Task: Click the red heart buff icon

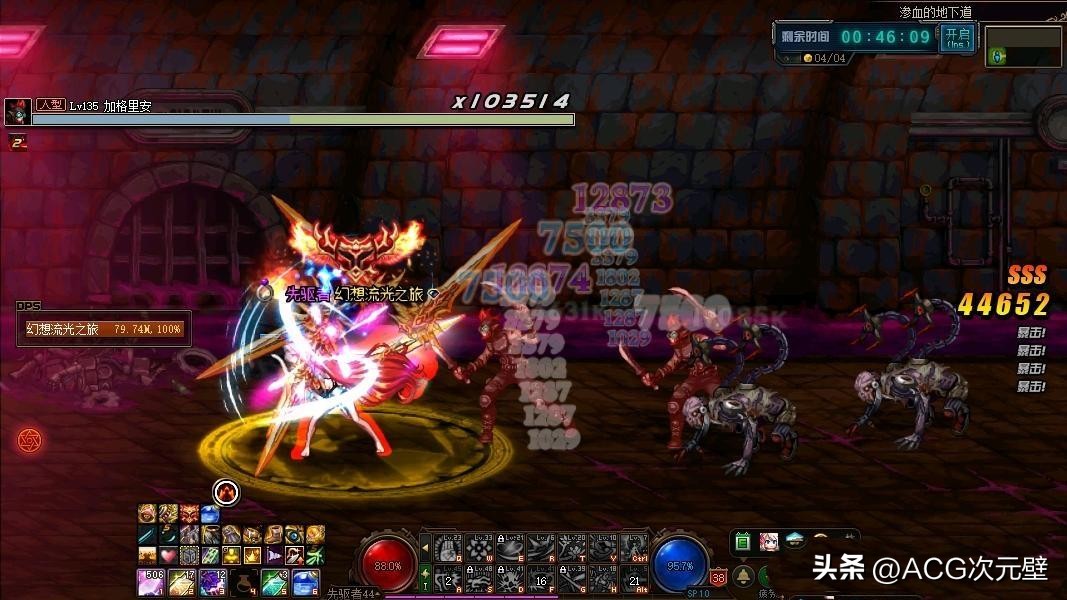Action: [167, 555]
